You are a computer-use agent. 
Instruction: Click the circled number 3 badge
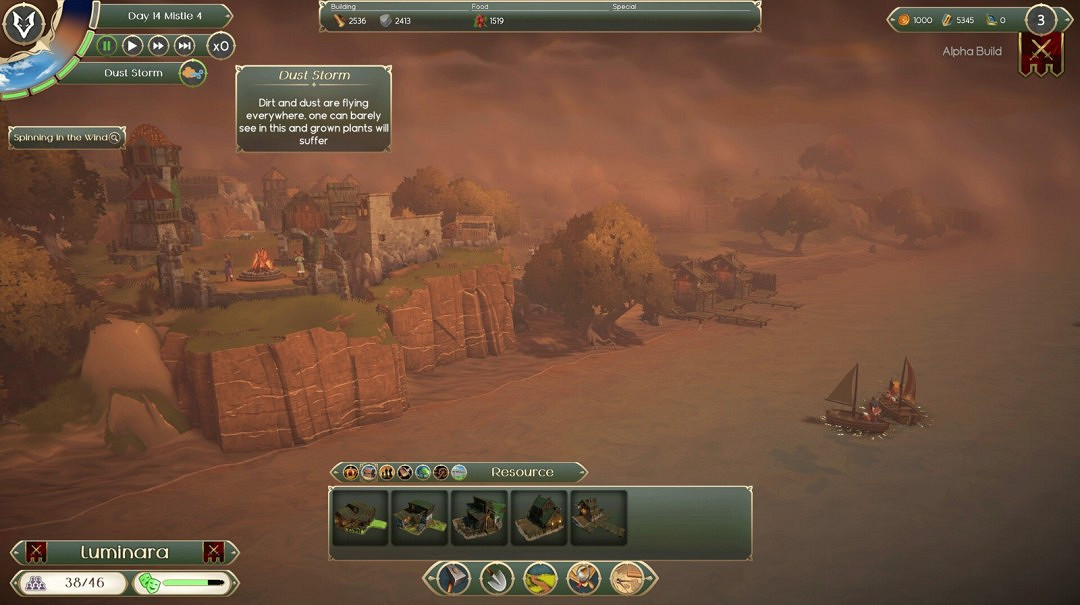point(1041,20)
